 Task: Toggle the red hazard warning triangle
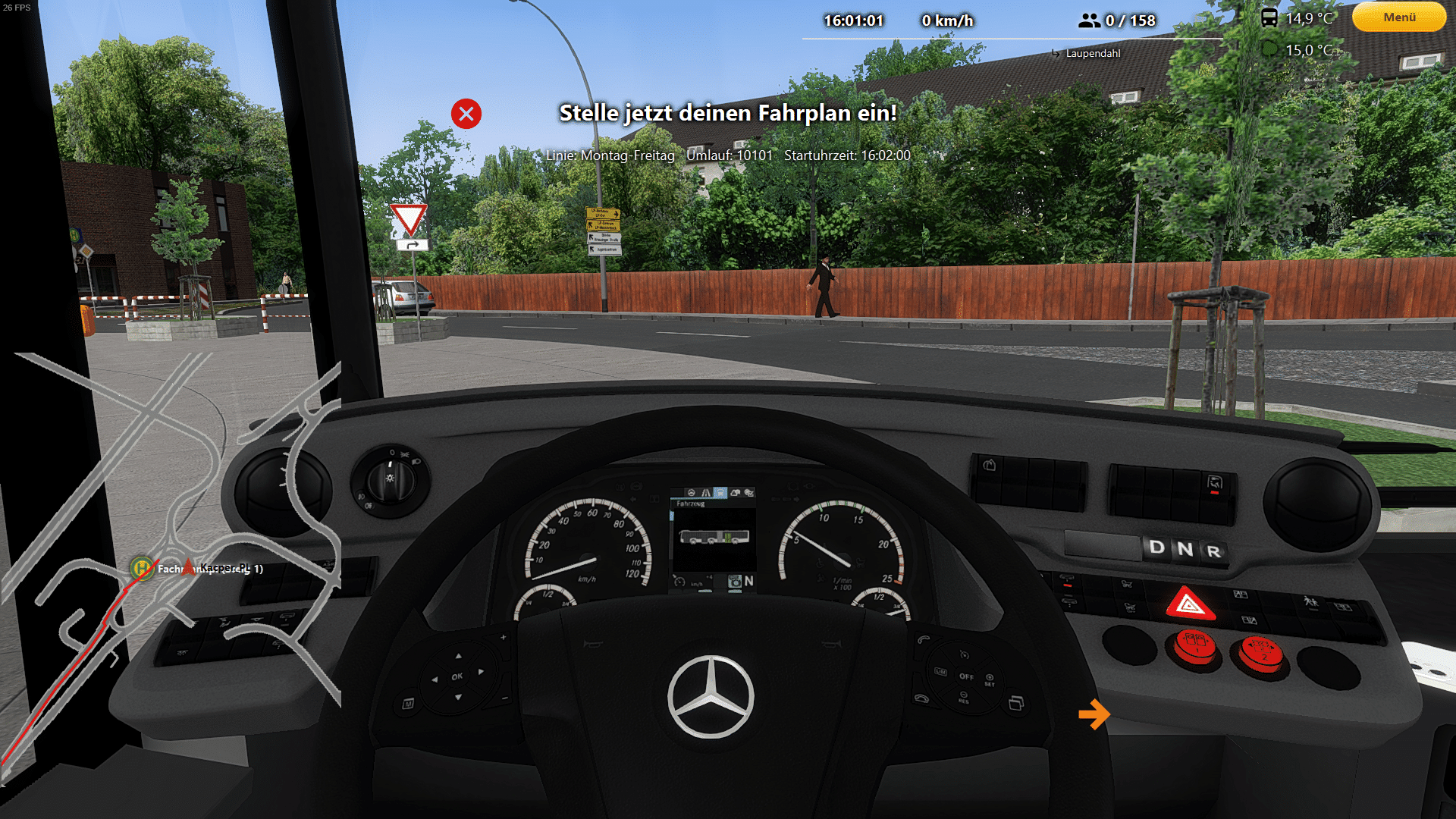click(1189, 604)
